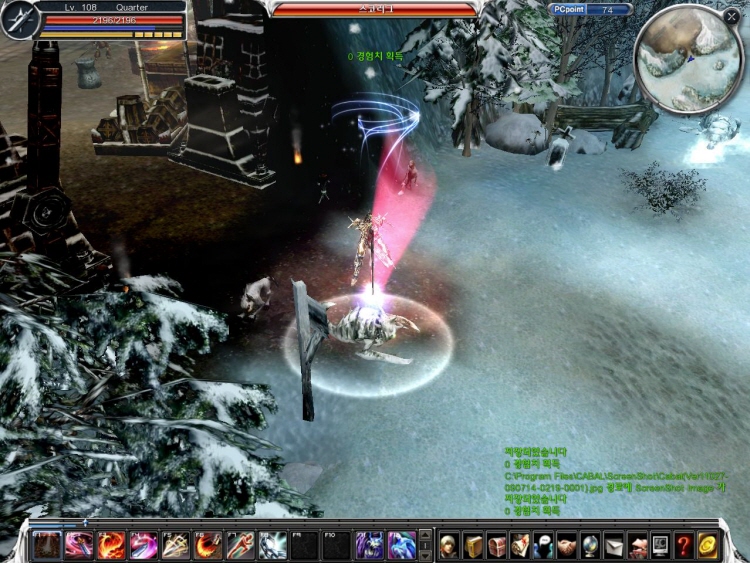Image resolution: width=750 pixels, height=563 pixels.
Task: Open the quest scroll icon
Action: (520, 545)
